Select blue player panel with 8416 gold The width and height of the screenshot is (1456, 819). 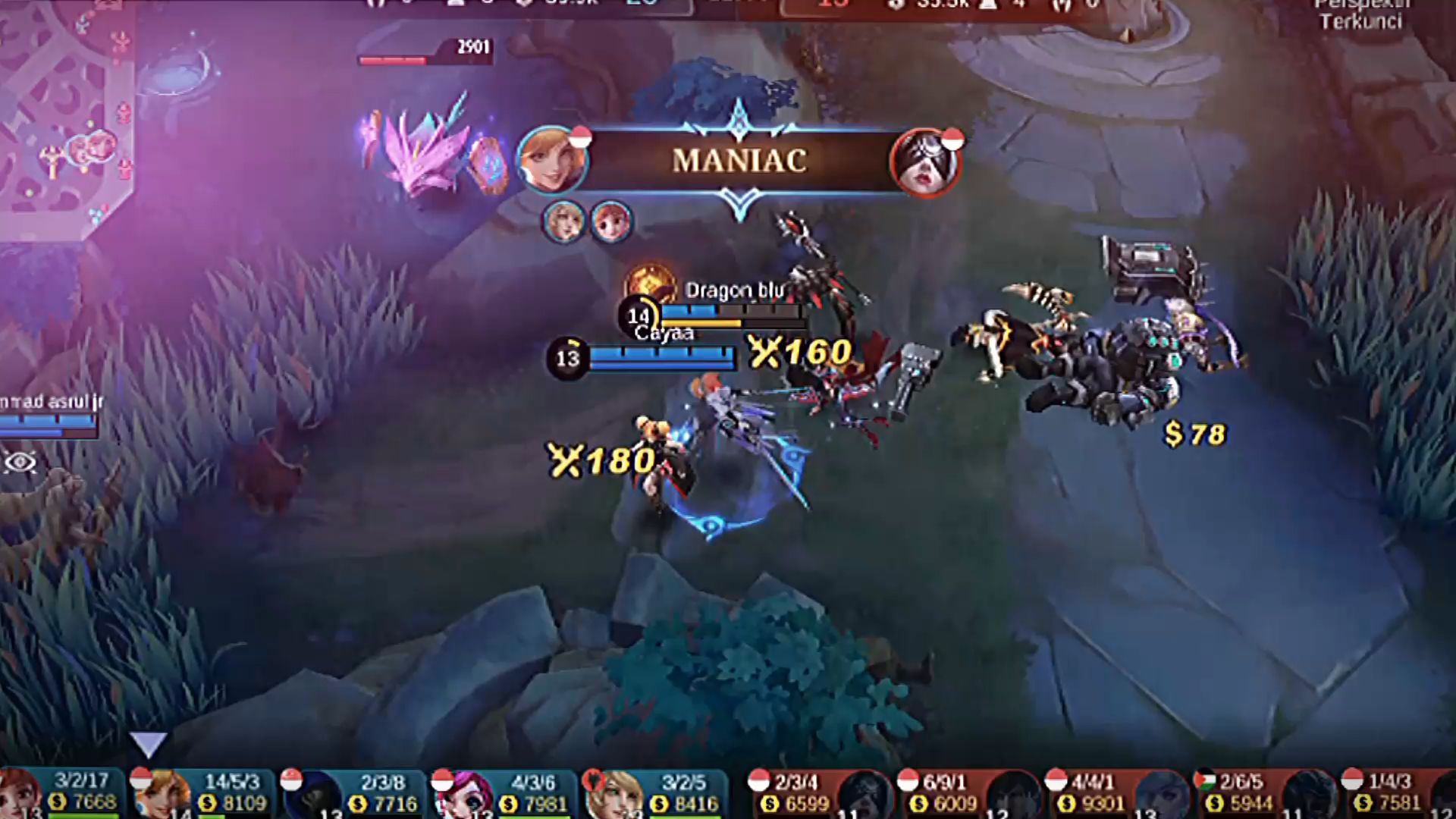[656, 793]
